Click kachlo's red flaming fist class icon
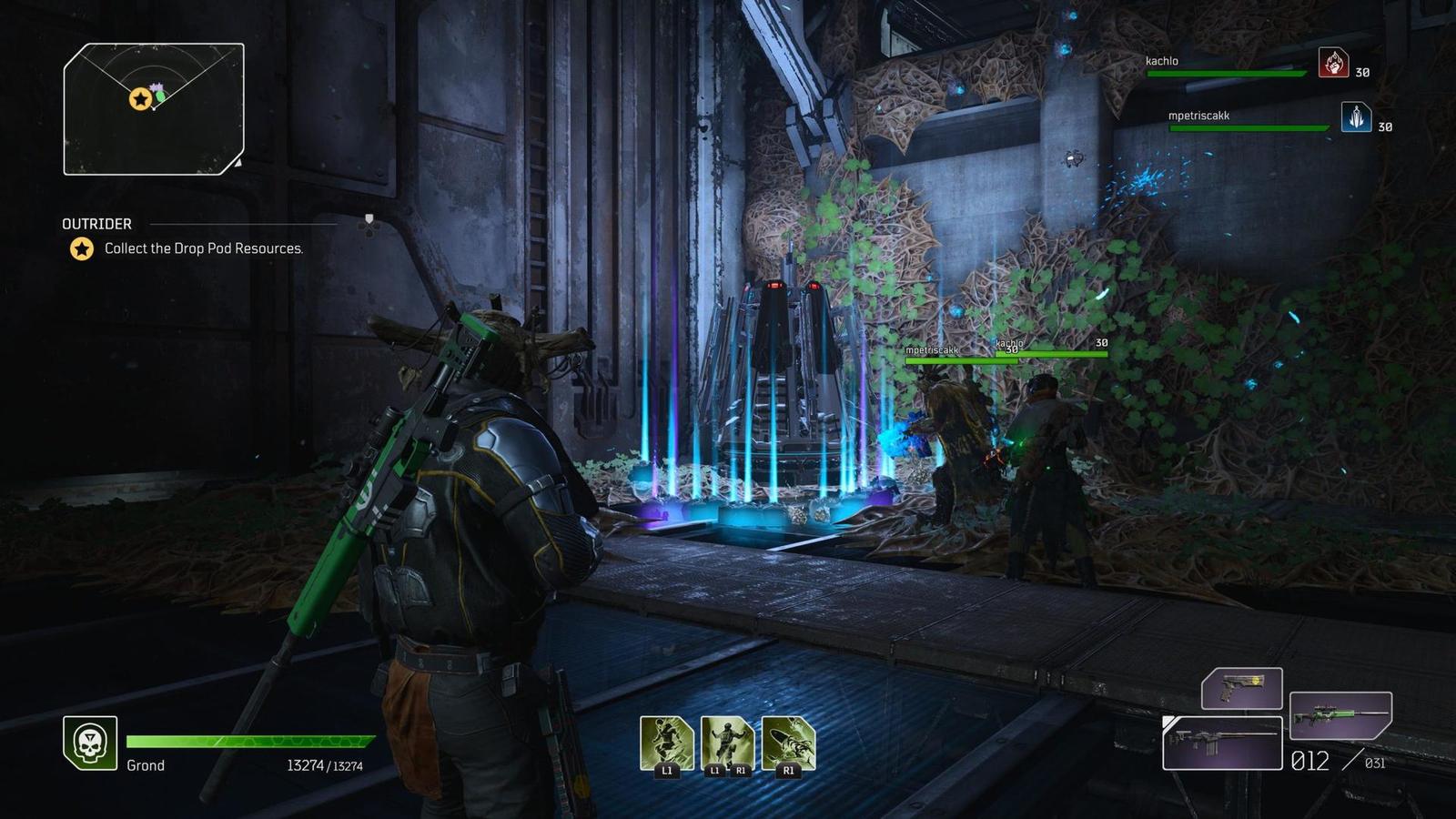1456x819 pixels. [1333, 63]
